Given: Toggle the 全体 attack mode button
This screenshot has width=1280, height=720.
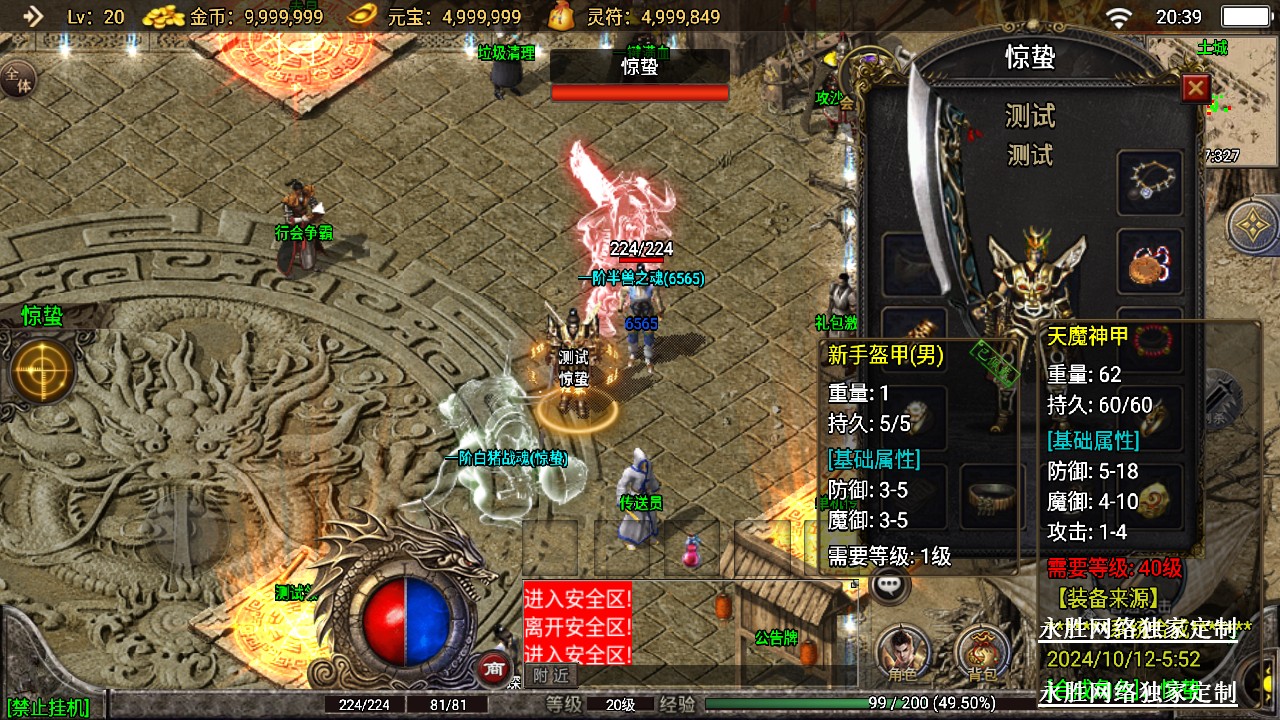Looking at the screenshot, I should 17,77.
